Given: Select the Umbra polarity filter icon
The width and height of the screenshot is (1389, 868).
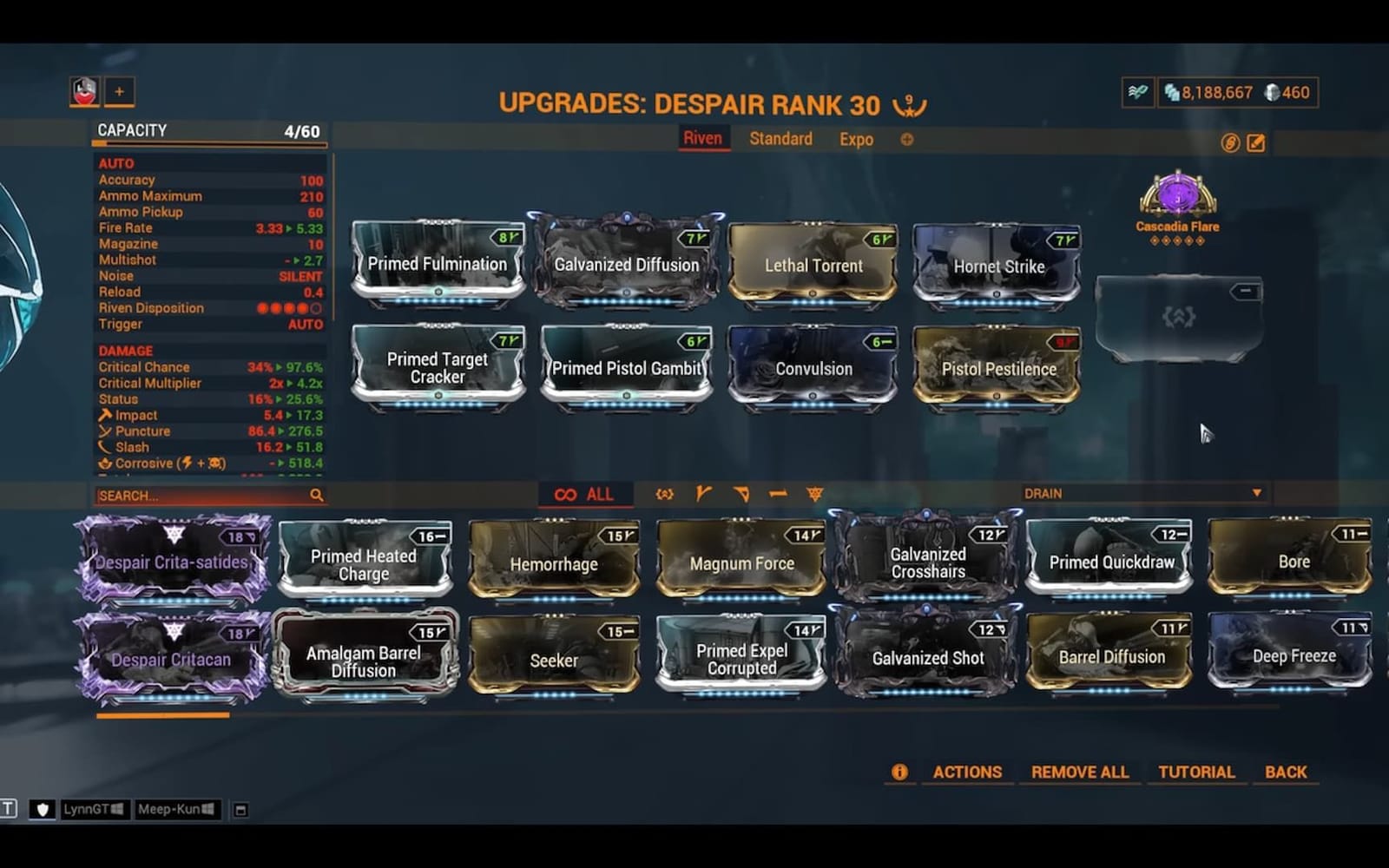Looking at the screenshot, I should 662,494.
